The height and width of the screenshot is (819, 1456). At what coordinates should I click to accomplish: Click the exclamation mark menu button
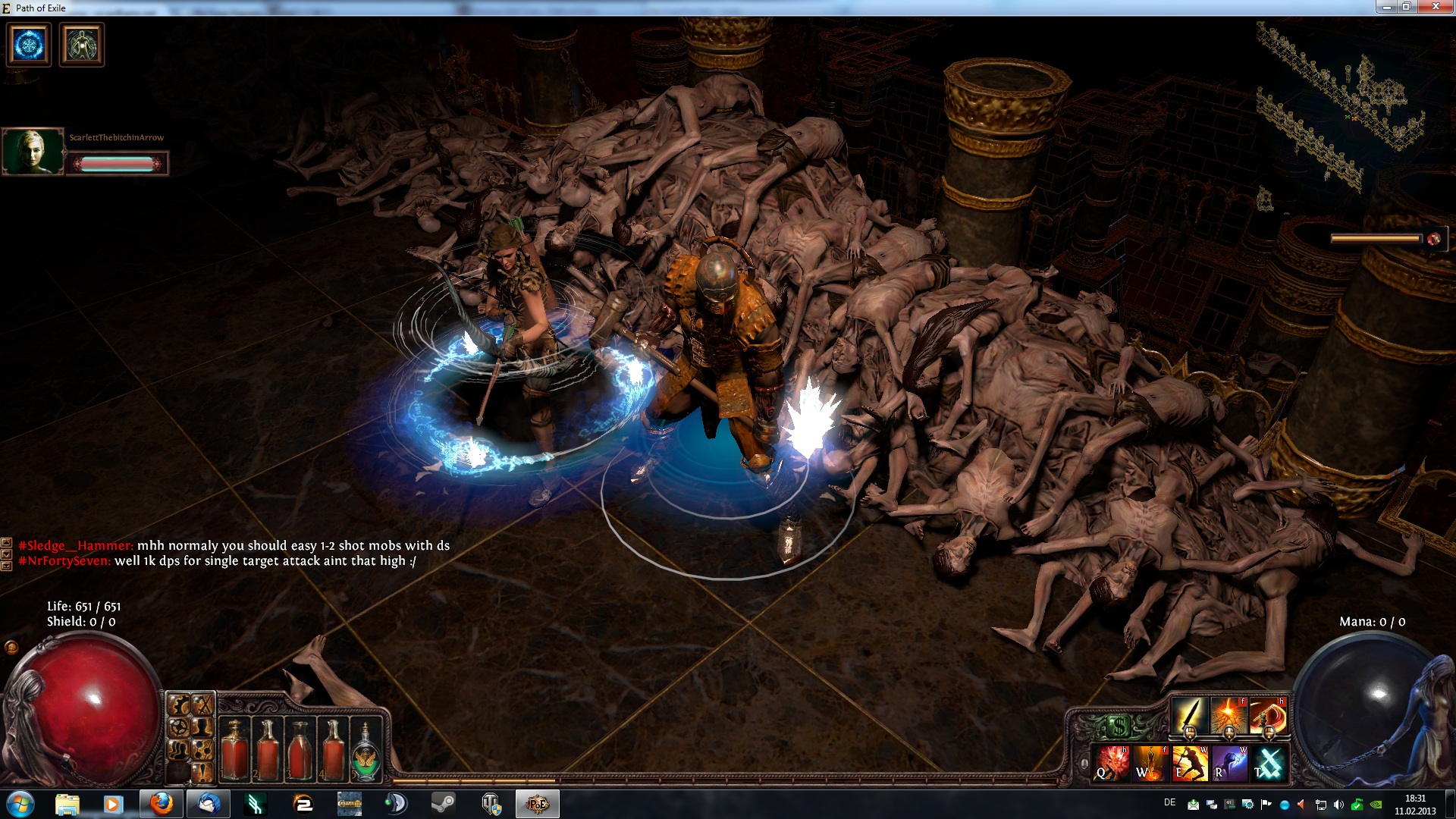[202, 772]
